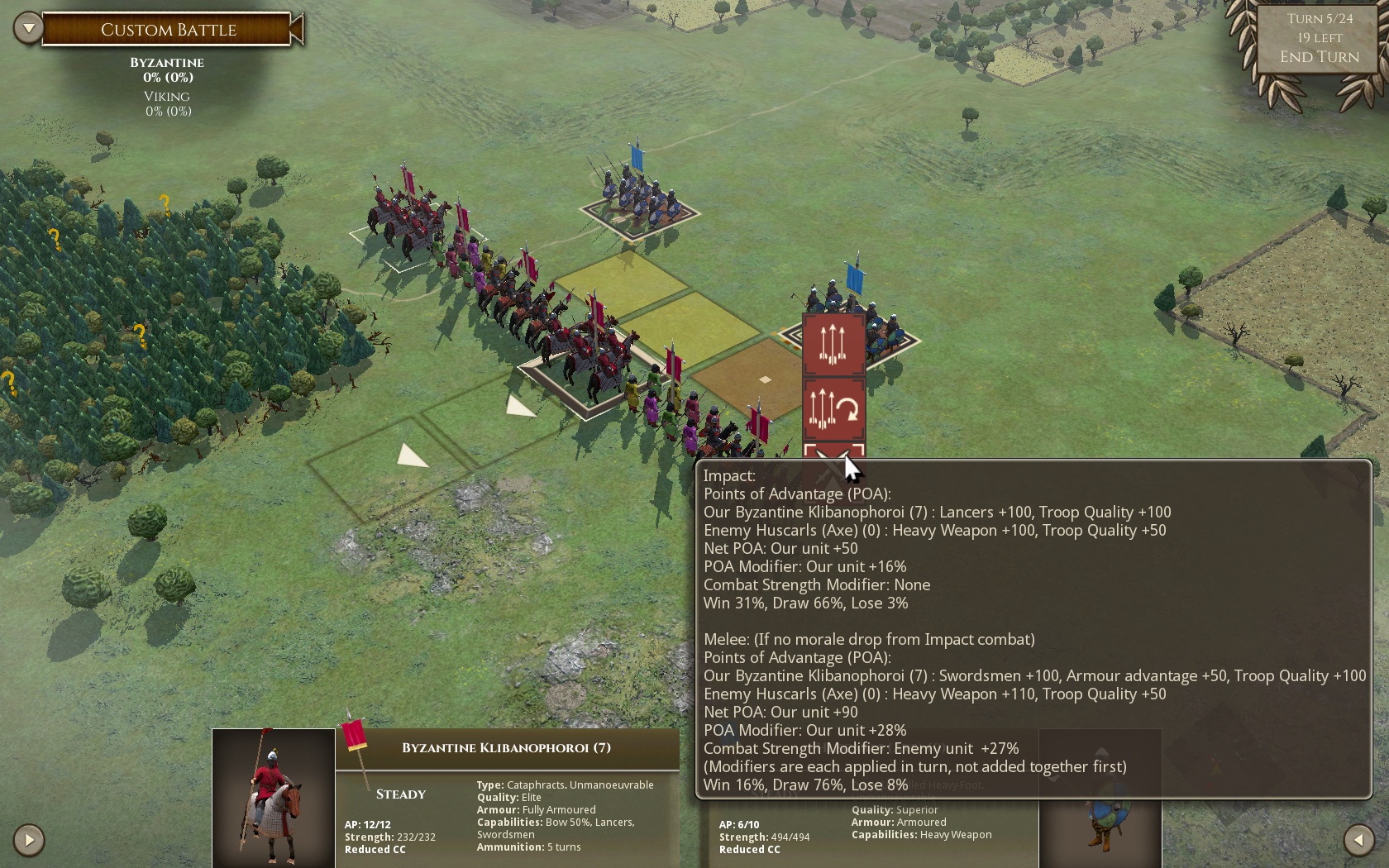
Task: Click the Klibanophoroi horseman portrait
Action: [x=273, y=798]
